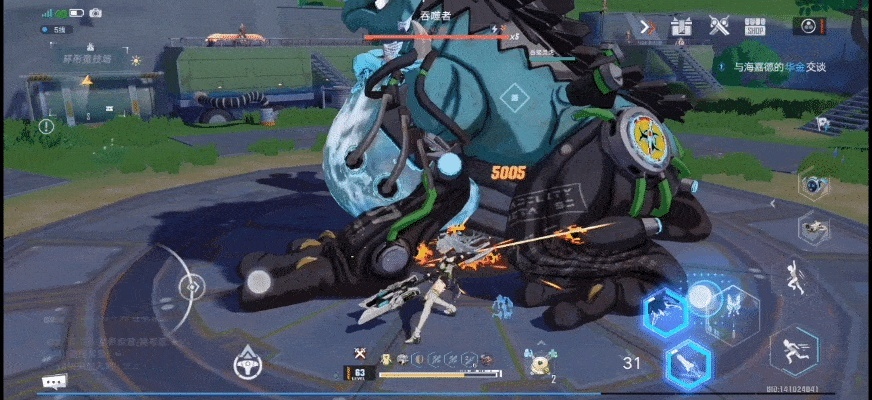The width and height of the screenshot is (872, 400).
Task: Tap the jump leaping-figure button
Action: [x=796, y=277]
